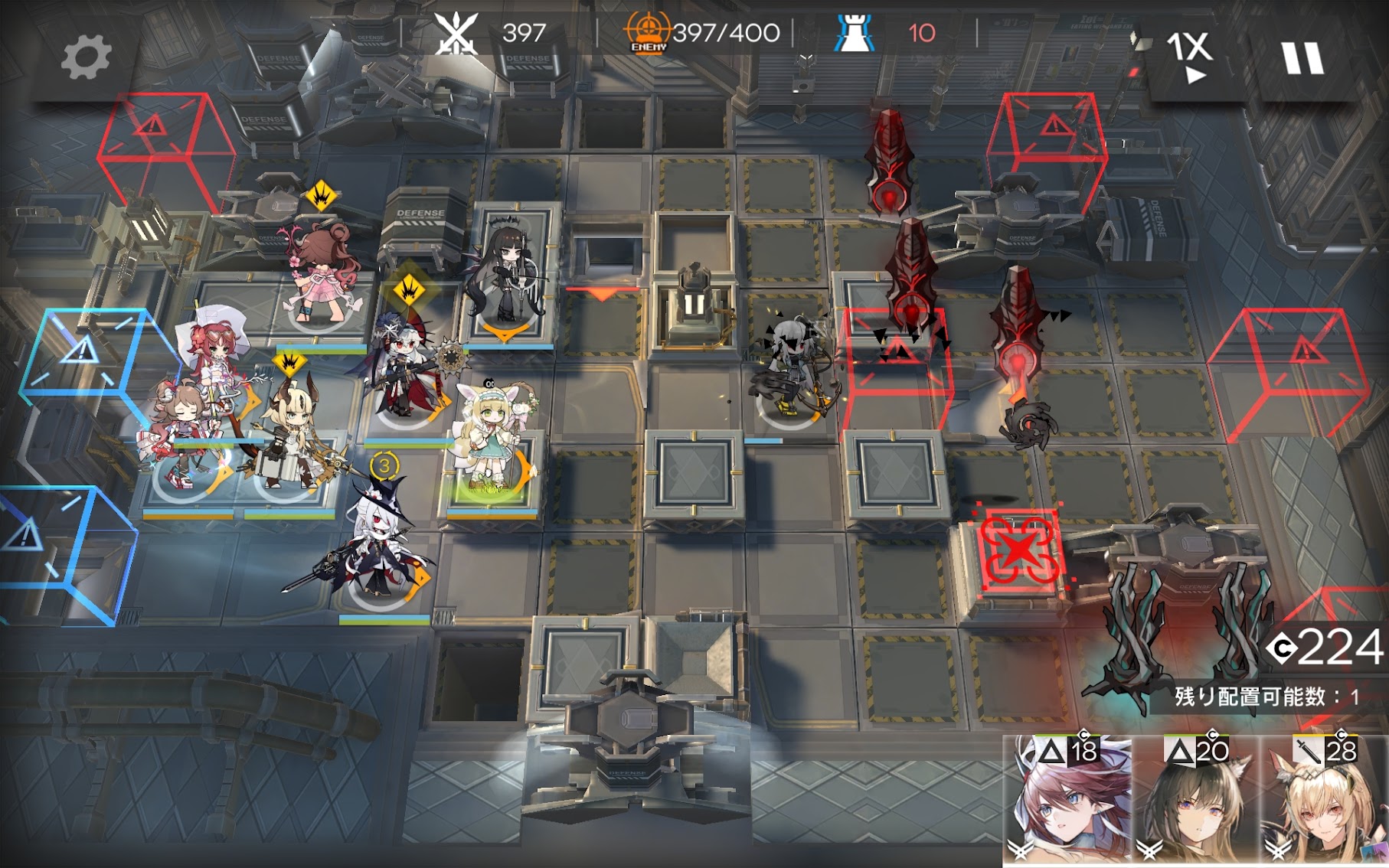1389x868 pixels.
Task: Select the black-haired operator on the high tile
Action: pyautogui.click(x=506, y=274)
